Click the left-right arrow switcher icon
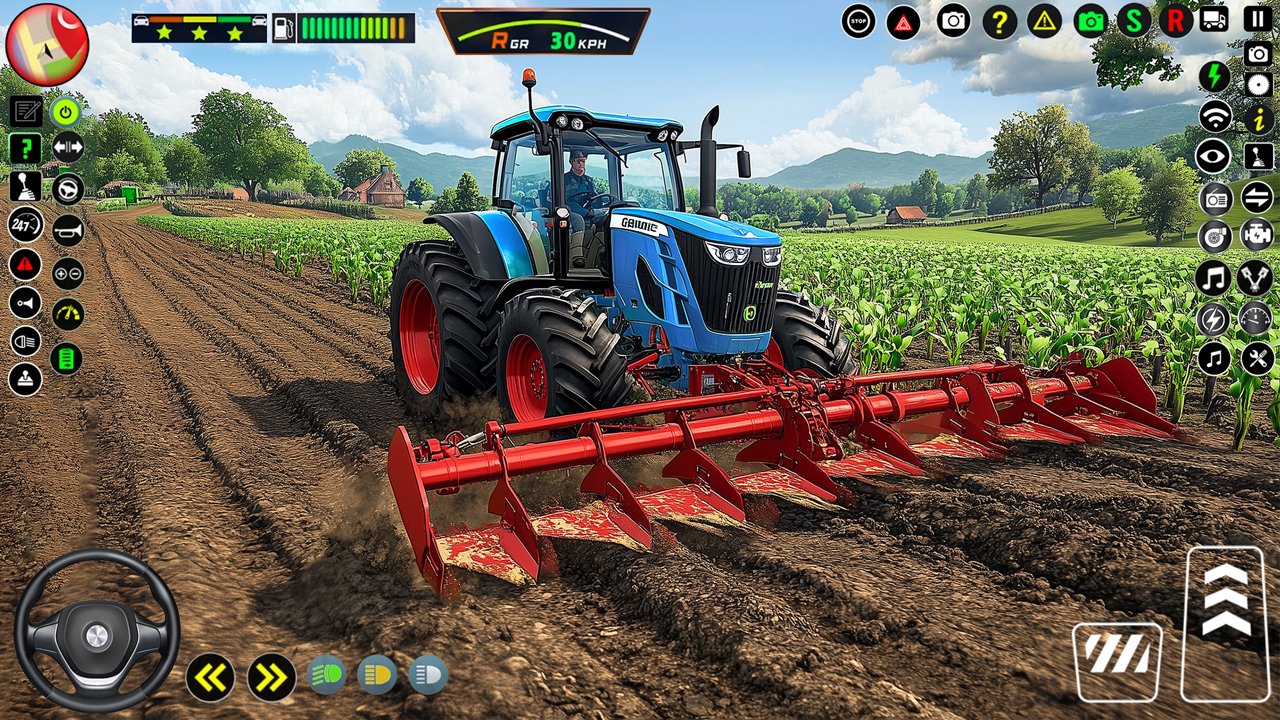 click(68, 146)
